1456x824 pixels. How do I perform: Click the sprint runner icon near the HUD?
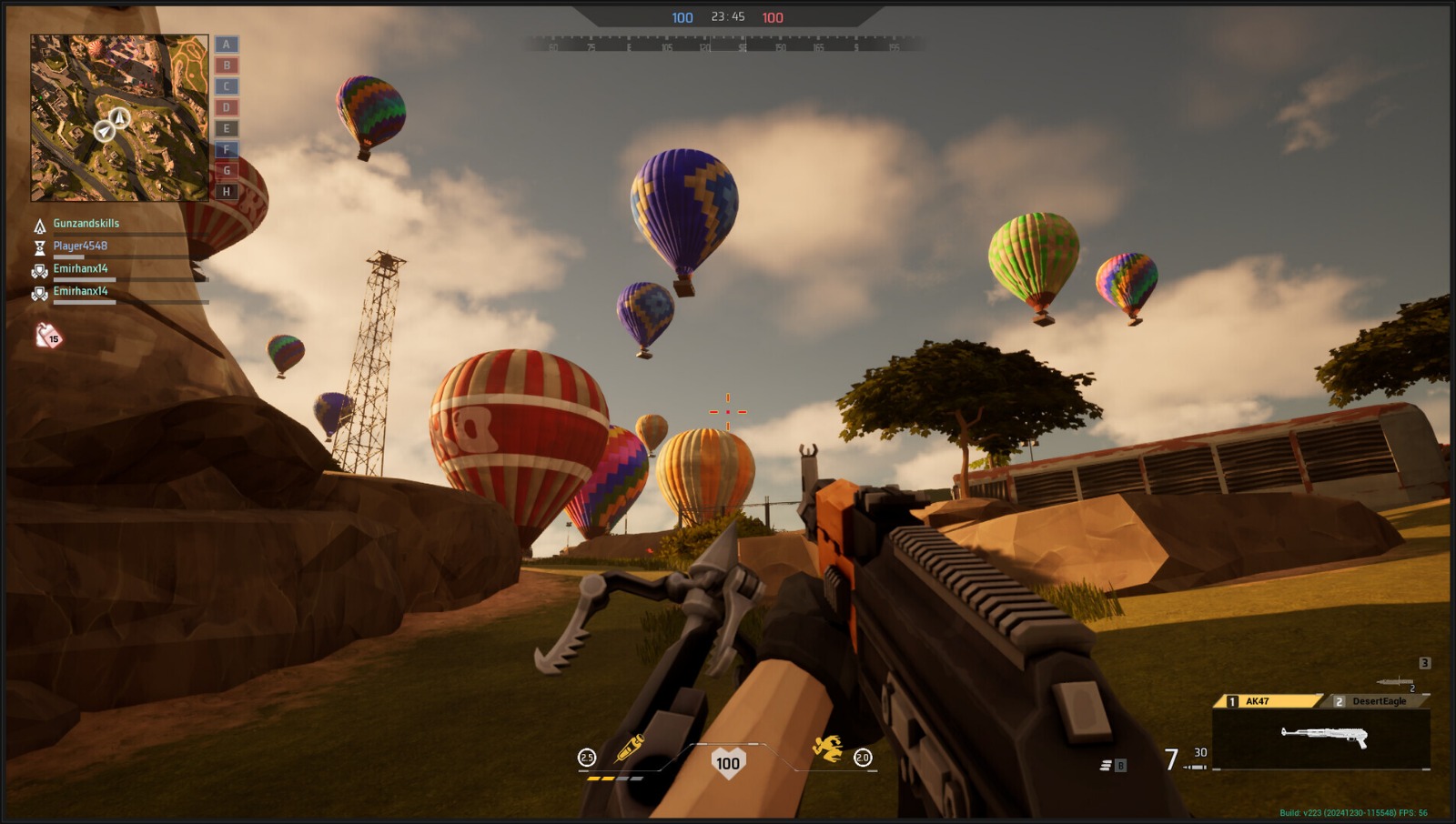click(826, 749)
